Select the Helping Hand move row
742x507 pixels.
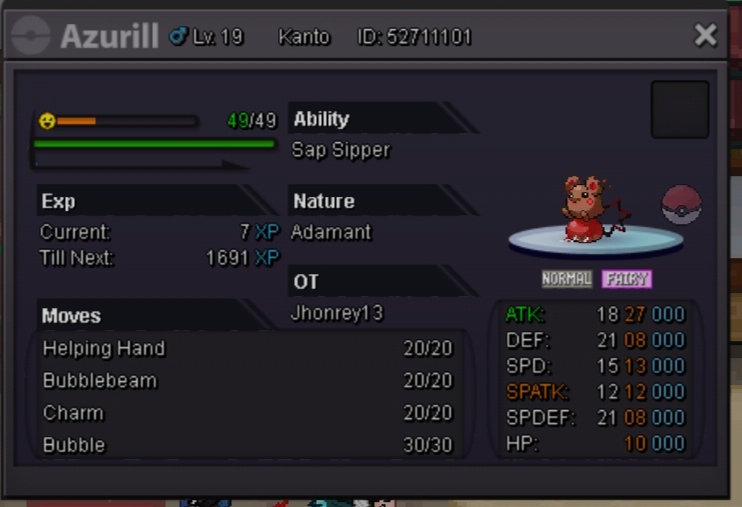(247, 349)
